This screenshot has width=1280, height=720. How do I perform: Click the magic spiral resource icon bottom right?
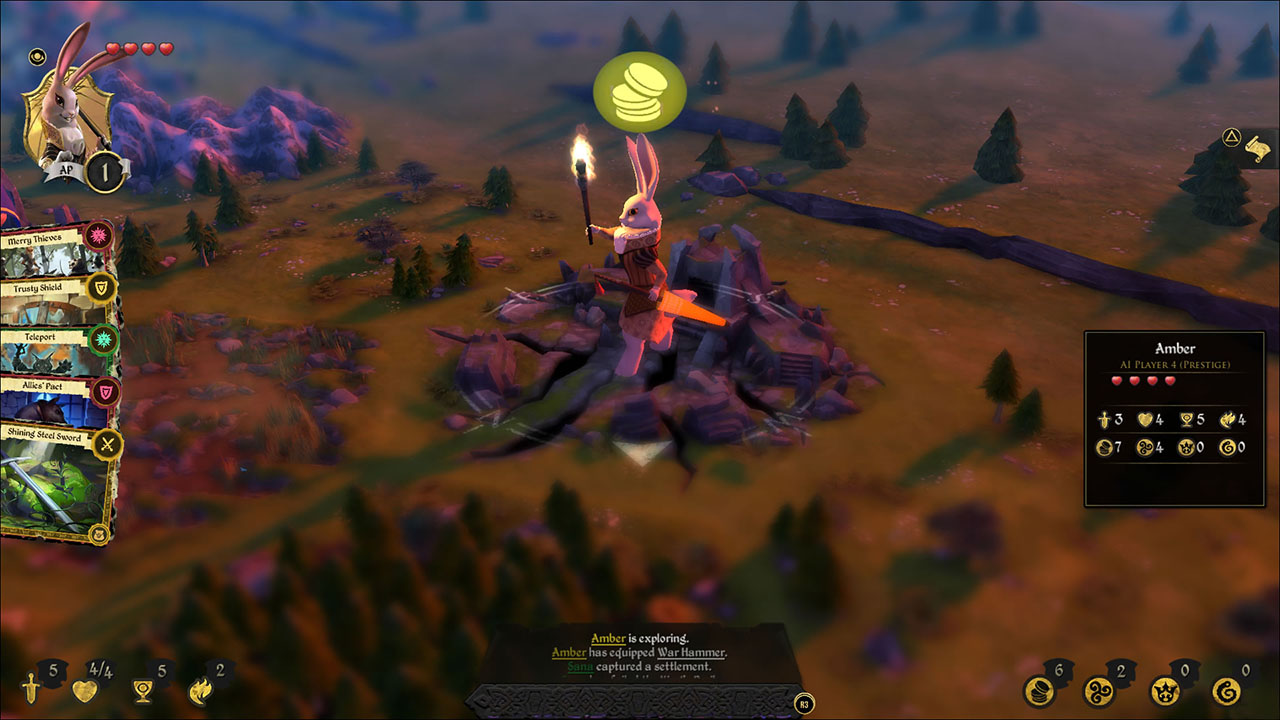click(1101, 690)
